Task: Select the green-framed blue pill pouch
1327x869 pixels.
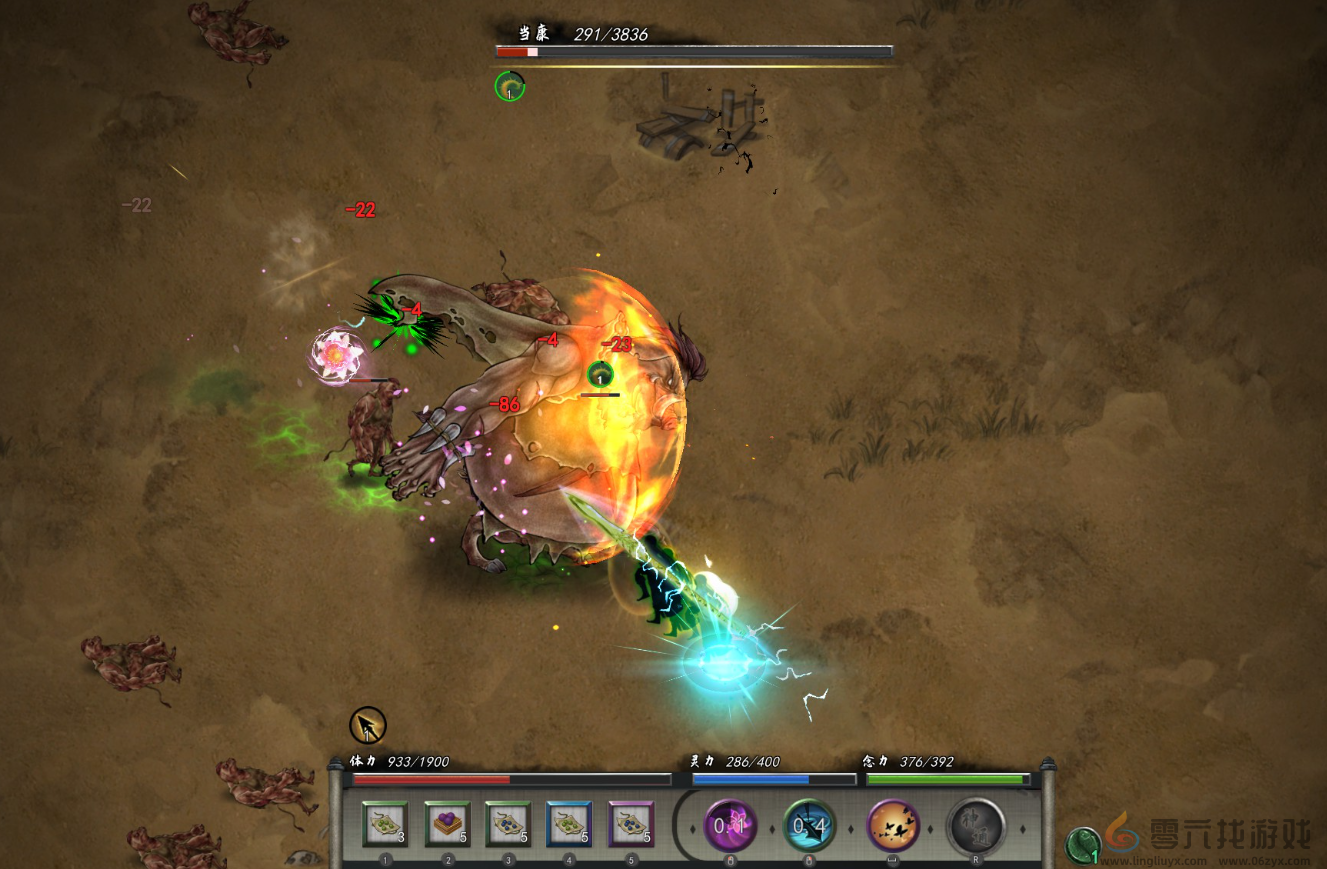Action: [508, 825]
